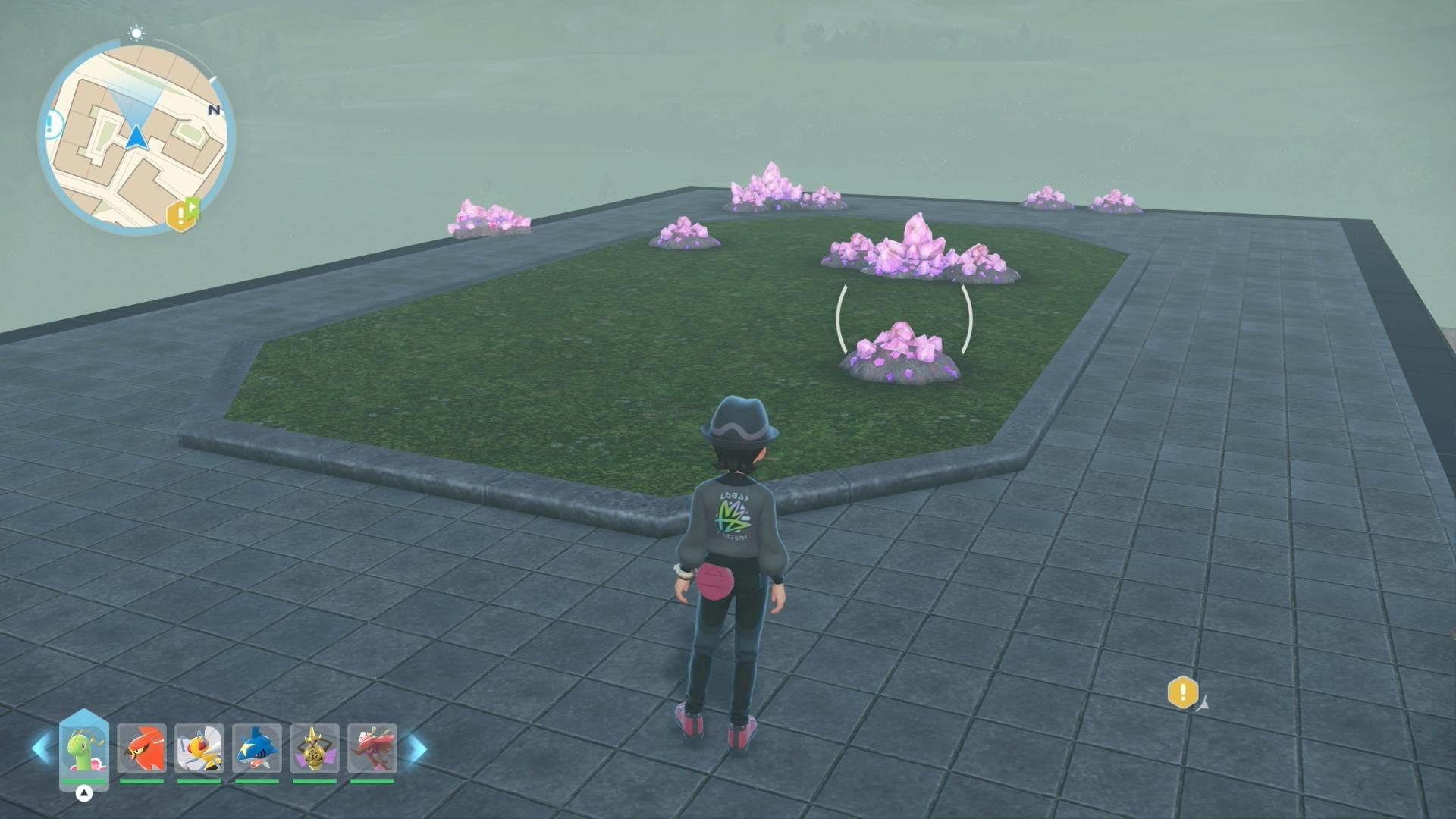The image size is (1456, 819).
Task: Pick Sharpedo from the party bar
Action: tap(257, 748)
